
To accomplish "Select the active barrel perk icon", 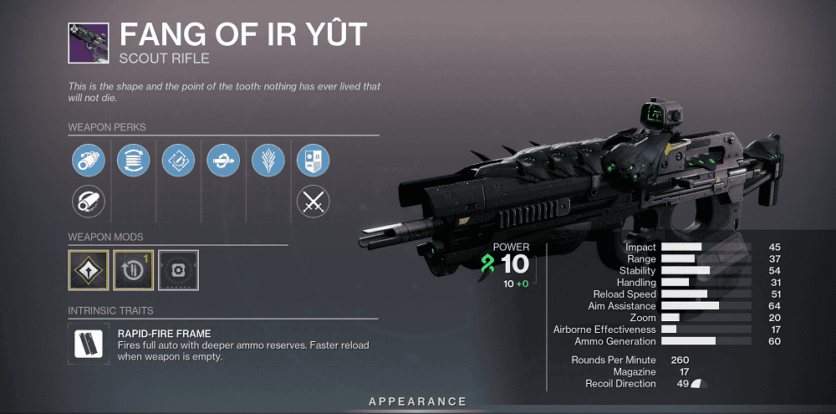I will 88,160.
